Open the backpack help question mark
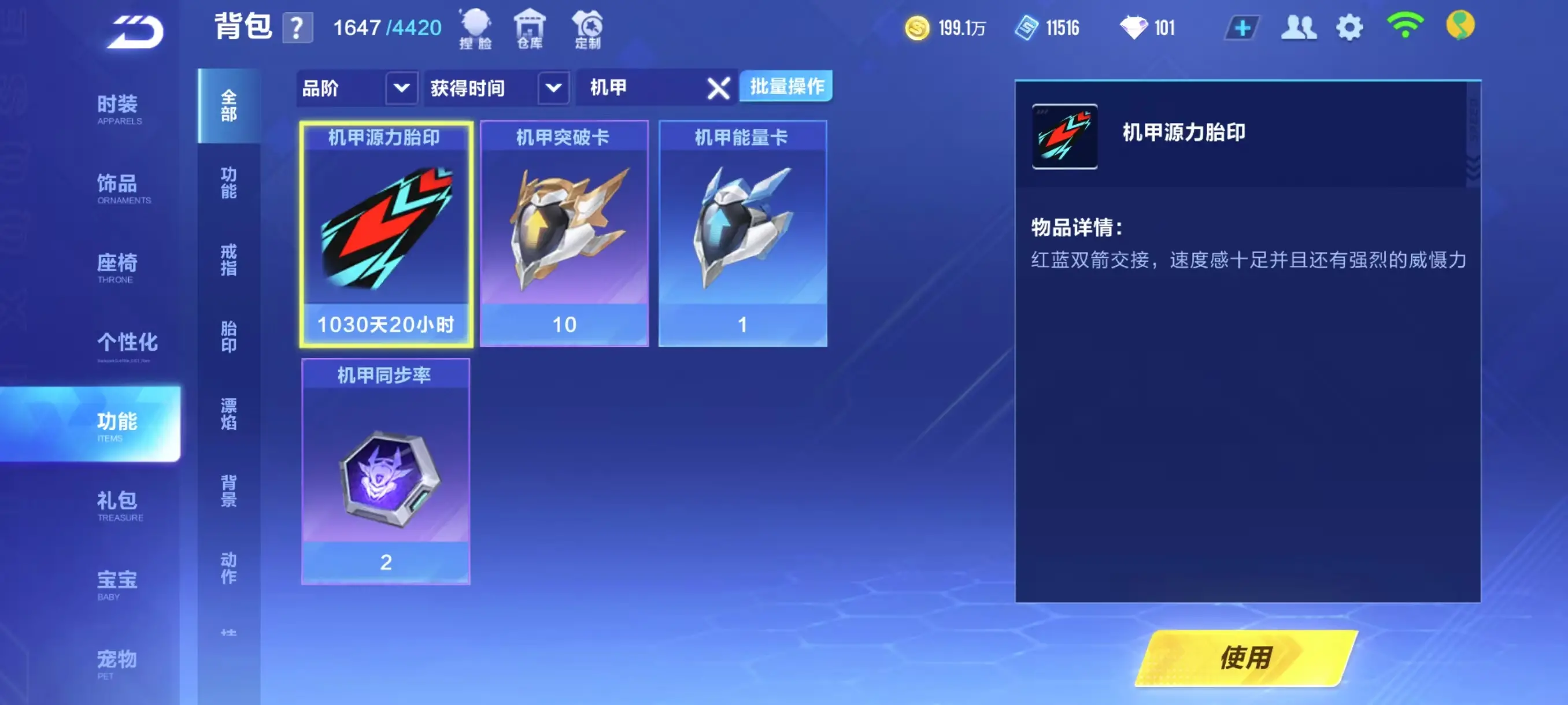 point(297,28)
